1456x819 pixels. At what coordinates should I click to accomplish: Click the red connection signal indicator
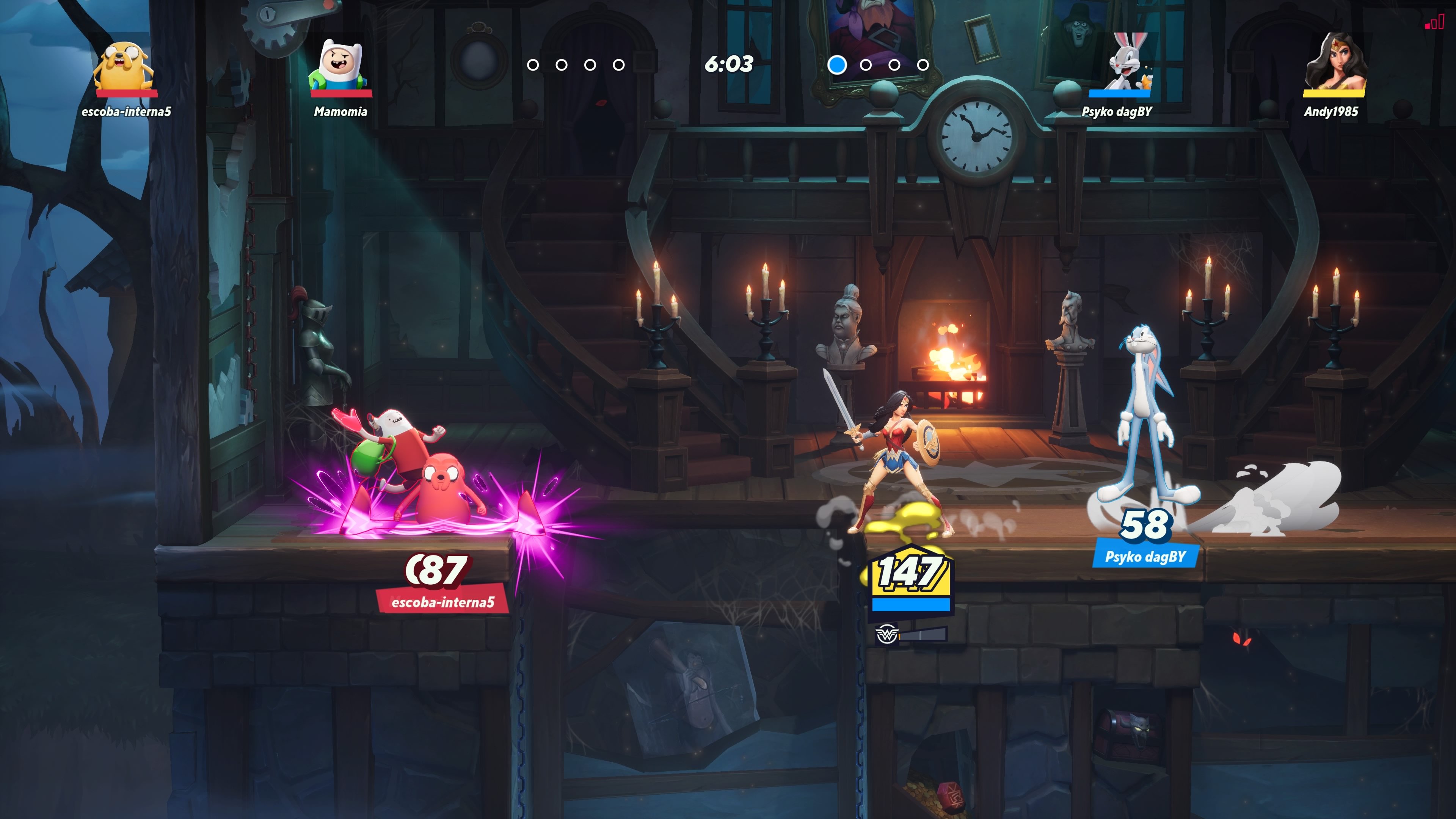[x=1434, y=22]
